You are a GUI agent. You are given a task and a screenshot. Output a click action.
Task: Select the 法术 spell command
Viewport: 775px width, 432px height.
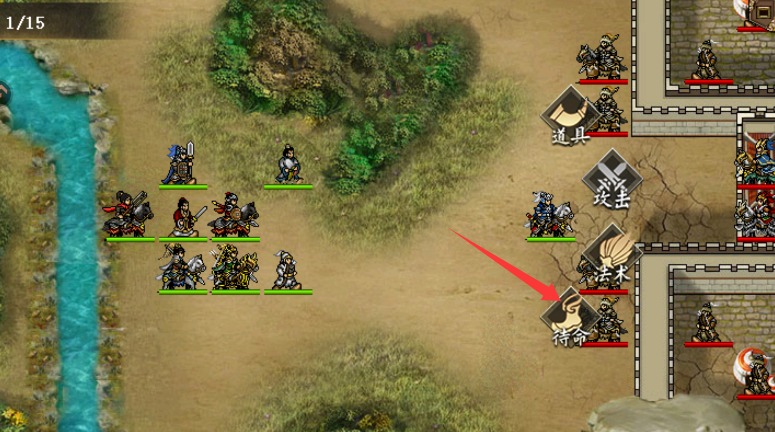pyautogui.click(x=609, y=253)
